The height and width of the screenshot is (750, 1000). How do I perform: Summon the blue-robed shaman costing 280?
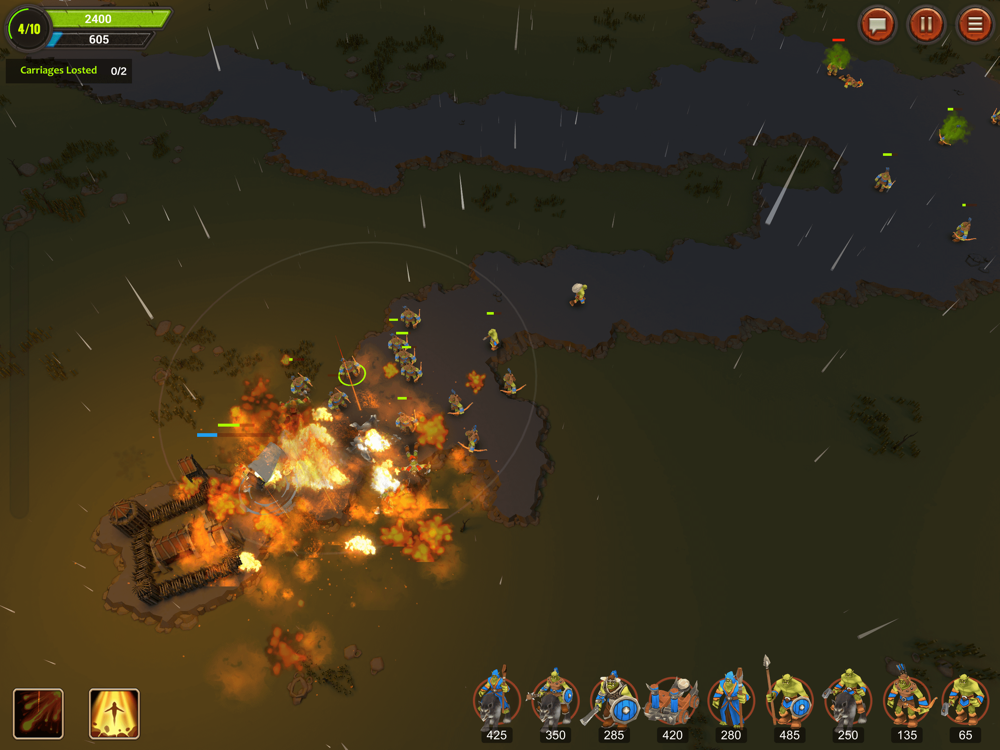pos(731,701)
